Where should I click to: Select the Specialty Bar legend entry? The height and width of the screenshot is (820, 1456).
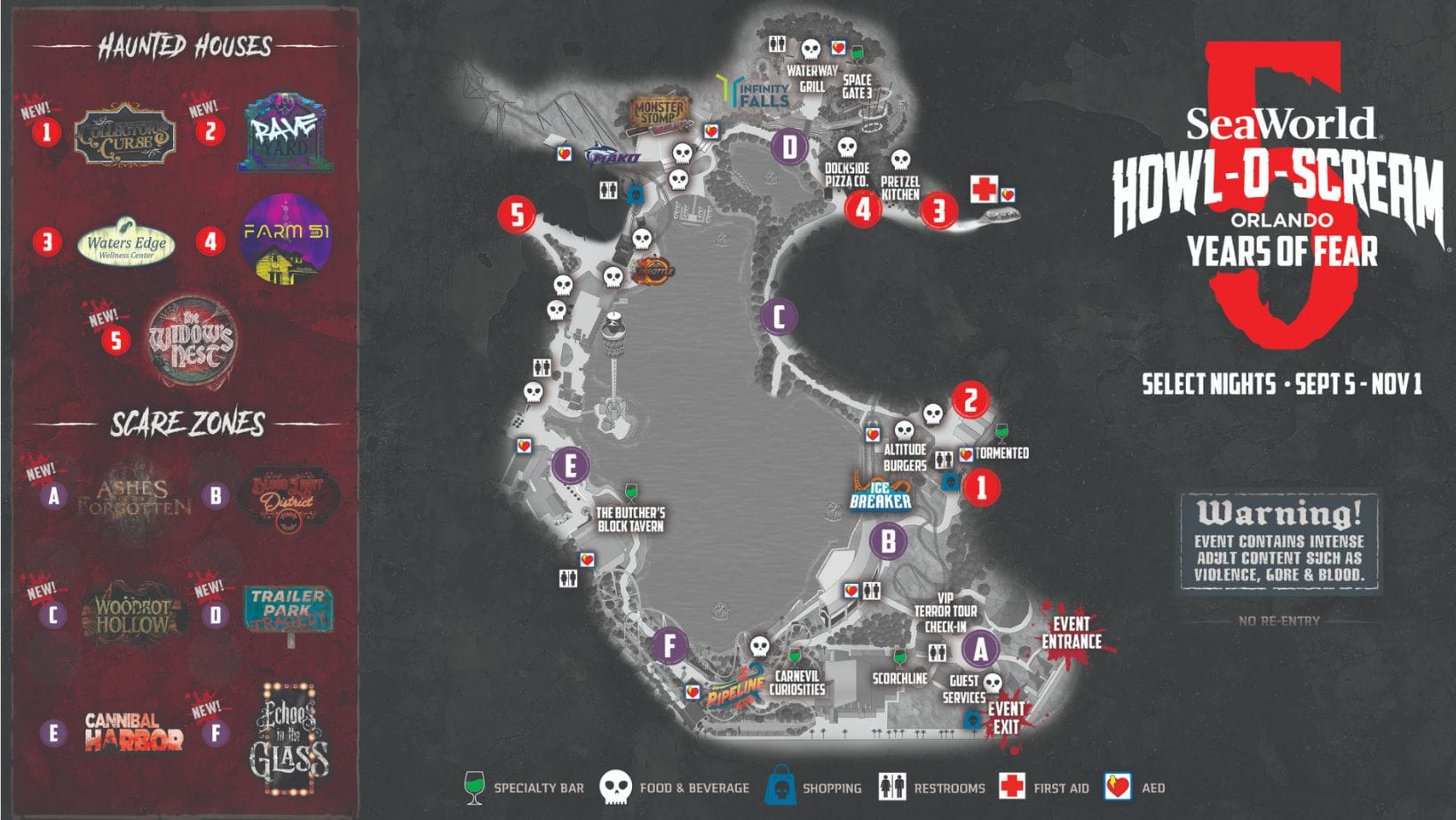coord(524,787)
